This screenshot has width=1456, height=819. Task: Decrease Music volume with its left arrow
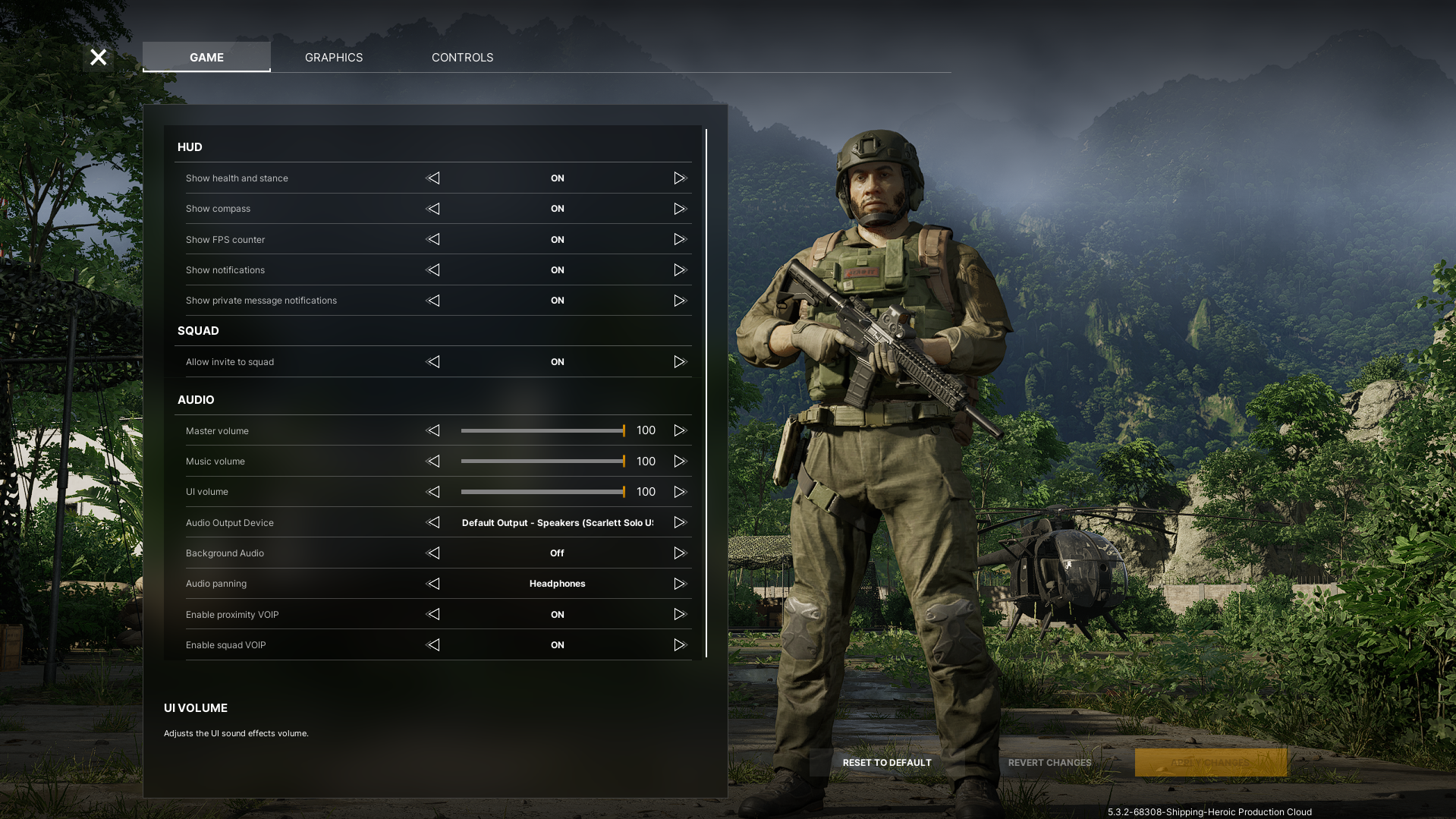(x=433, y=461)
